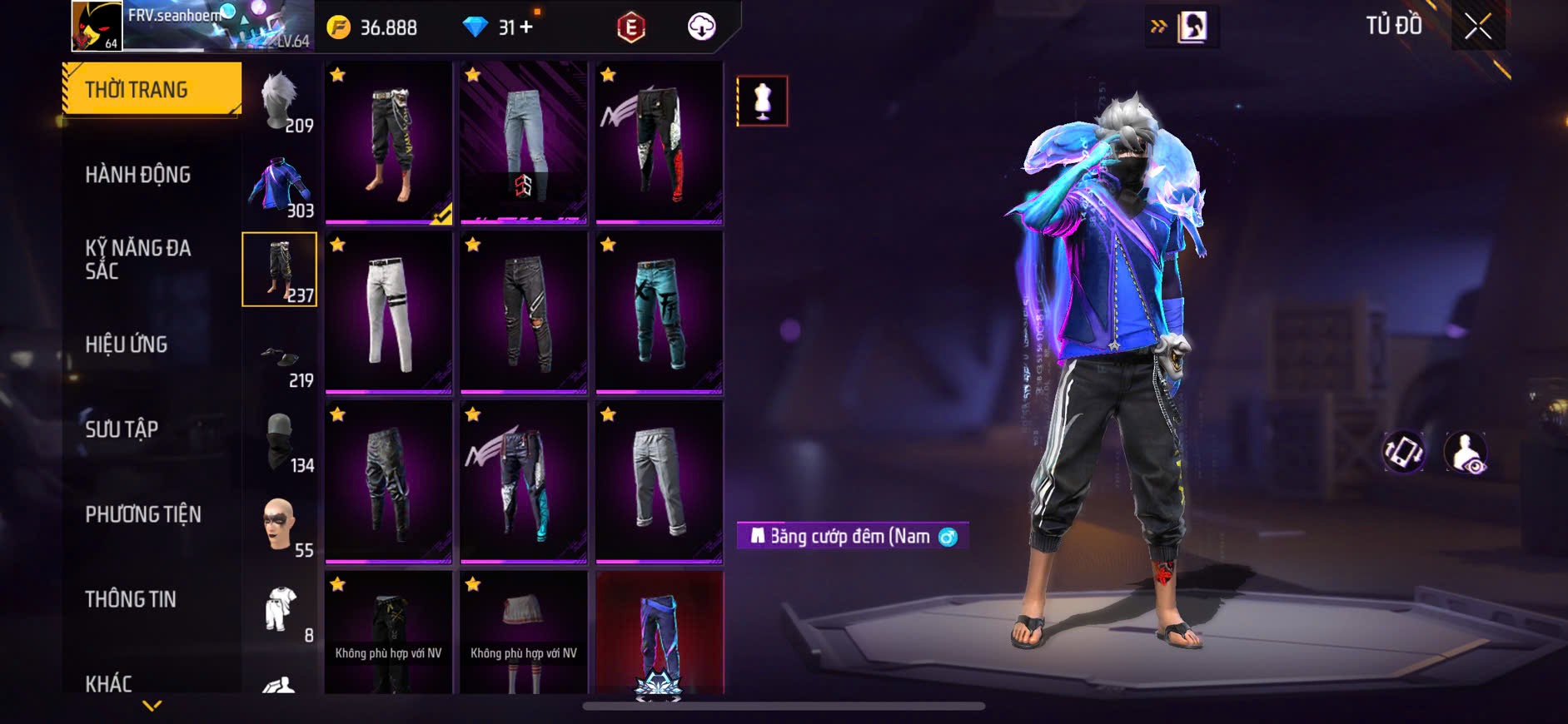Pick the white pants with leg strap
Screen dimensions: 1568x724
(x=389, y=312)
